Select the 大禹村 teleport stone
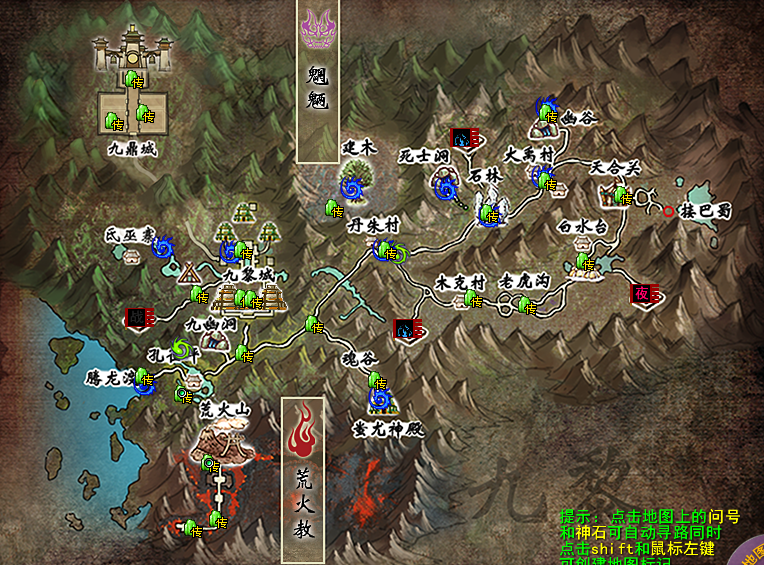Viewport: 764px width, 565px height. pyautogui.click(x=546, y=181)
